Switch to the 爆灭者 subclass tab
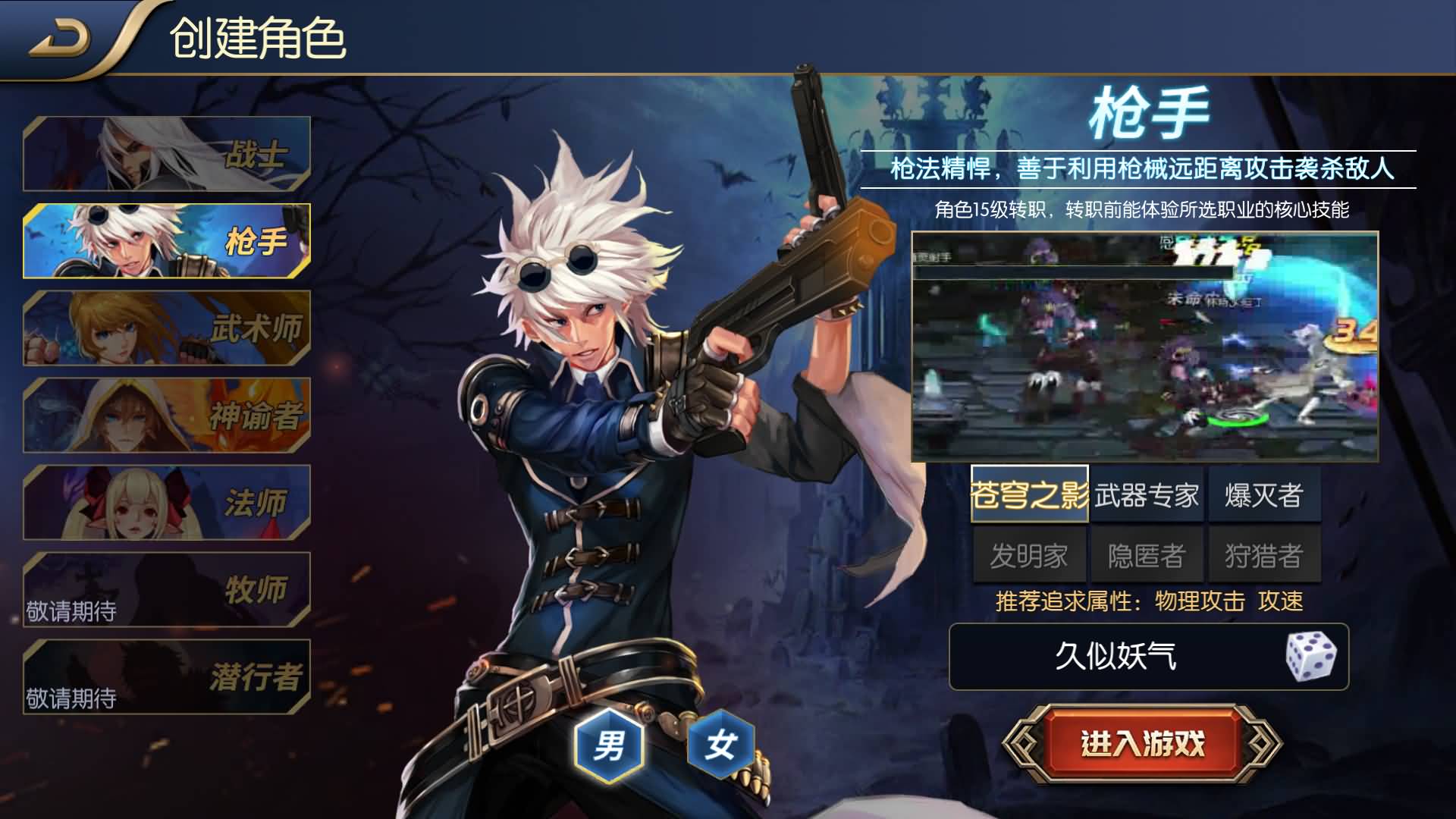Image resolution: width=1456 pixels, height=819 pixels. click(1264, 493)
